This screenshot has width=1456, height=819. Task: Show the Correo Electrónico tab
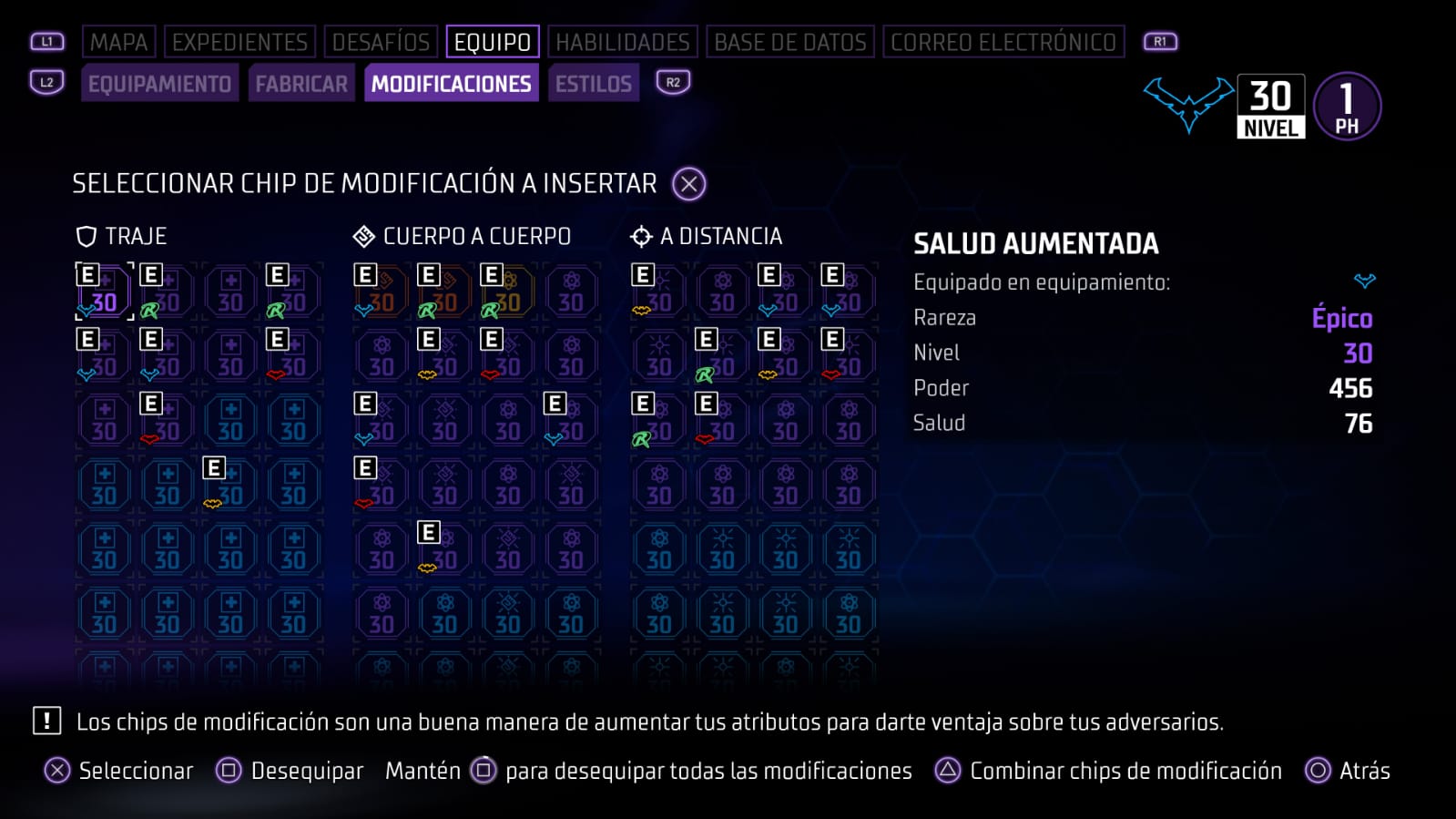coord(1003,42)
